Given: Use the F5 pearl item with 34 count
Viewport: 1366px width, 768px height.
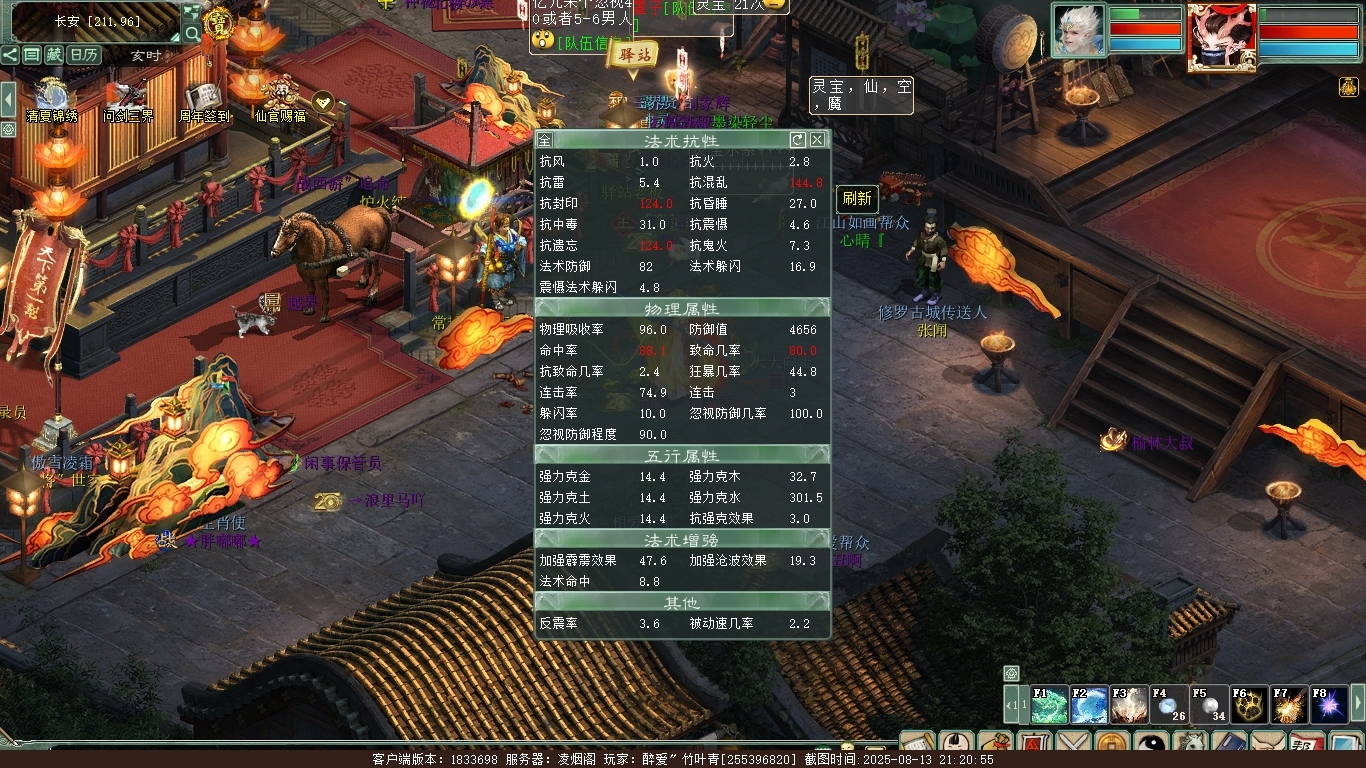Looking at the screenshot, I should [1209, 705].
